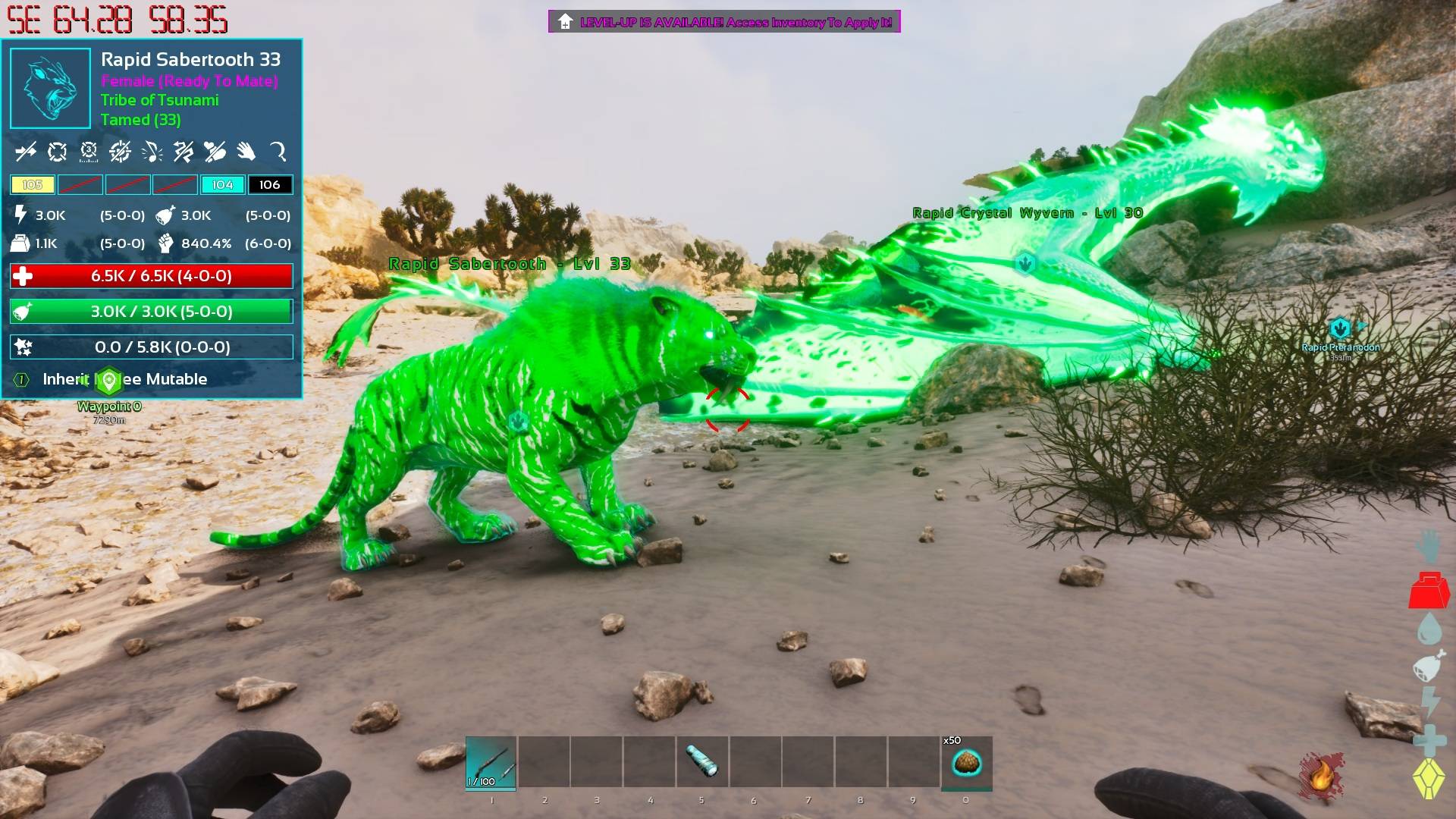The image size is (1456, 819).
Task: Use the x50 seed item in hotbar
Action: click(x=966, y=762)
